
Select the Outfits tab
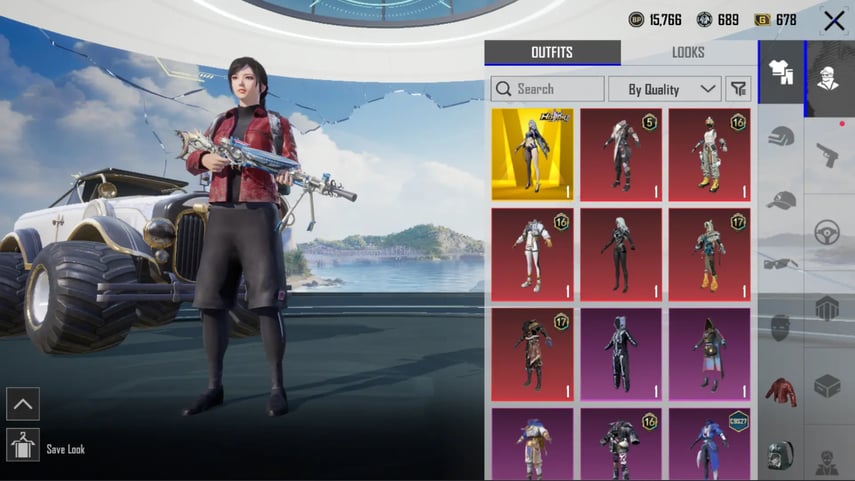[552, 53]
